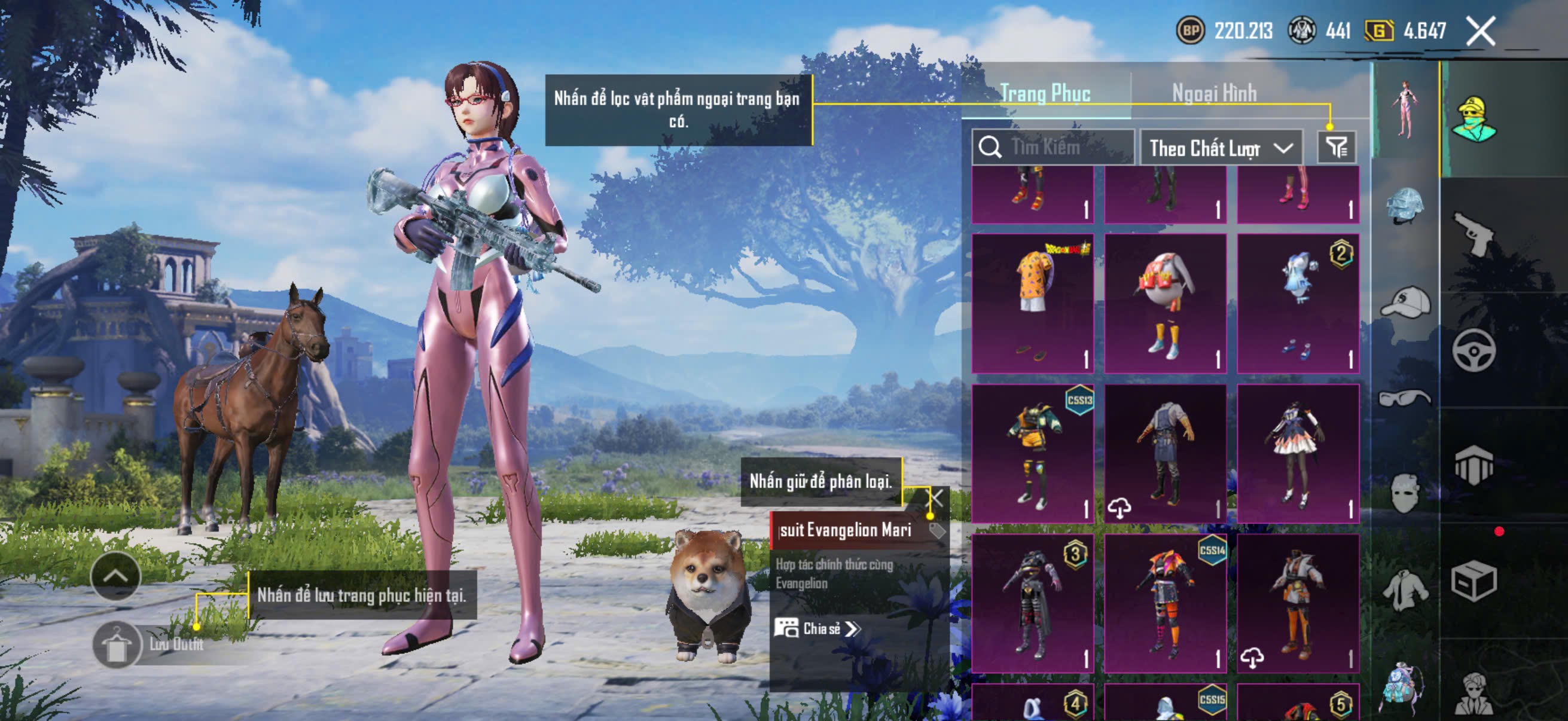Select the C5S13 yellow and teal outfit
The width and height of the screenshot is (1568, 721).
click(x=1032, y=453)
